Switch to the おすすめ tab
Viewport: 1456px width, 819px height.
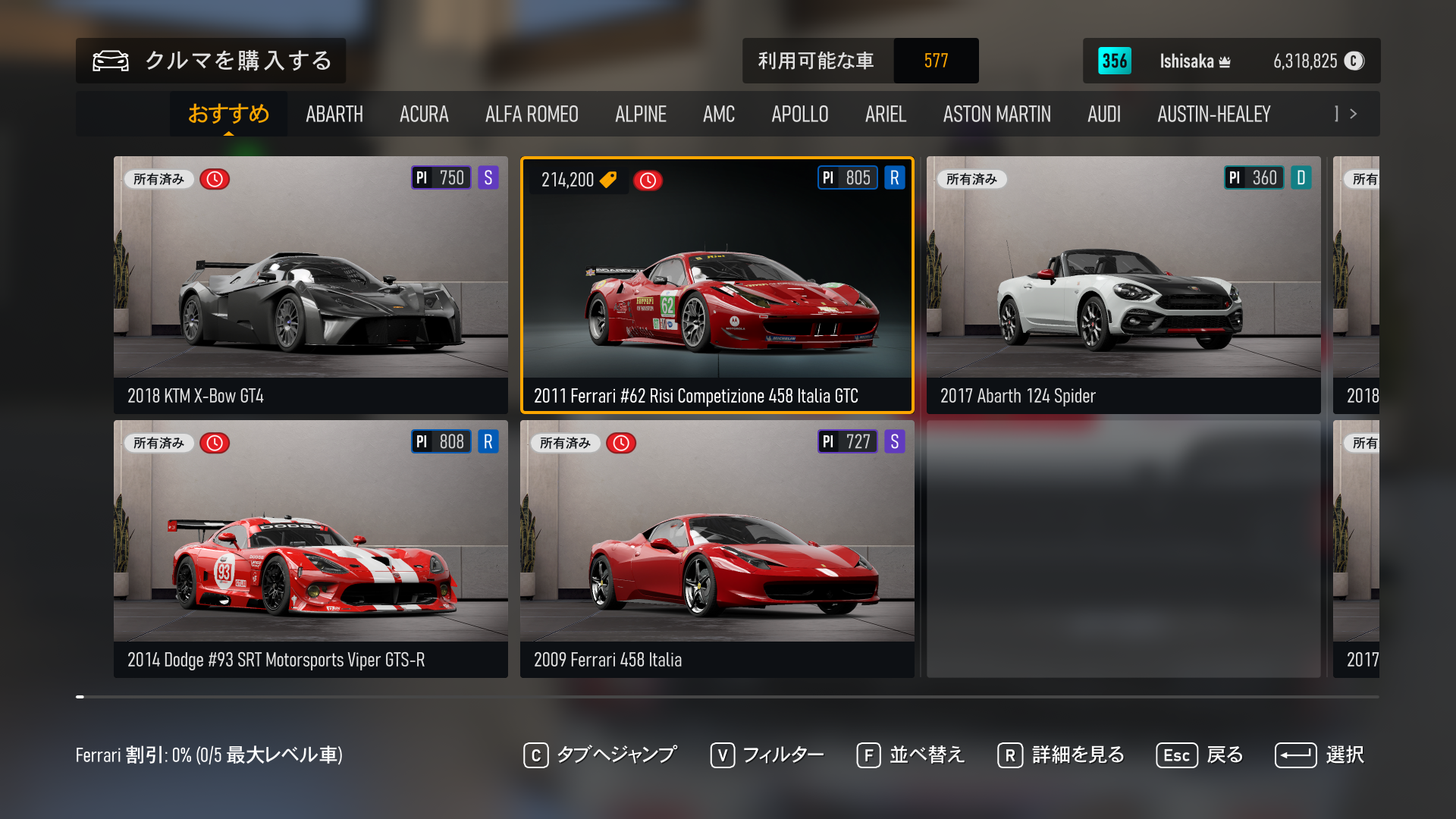(228, 114)
